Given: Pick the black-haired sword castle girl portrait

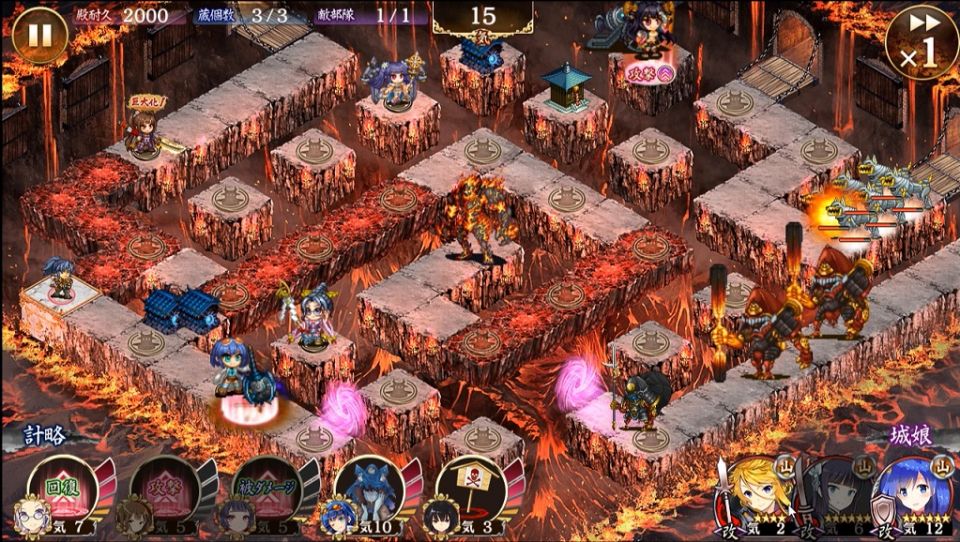Looking at the screenshot, I should pos(838,492).
